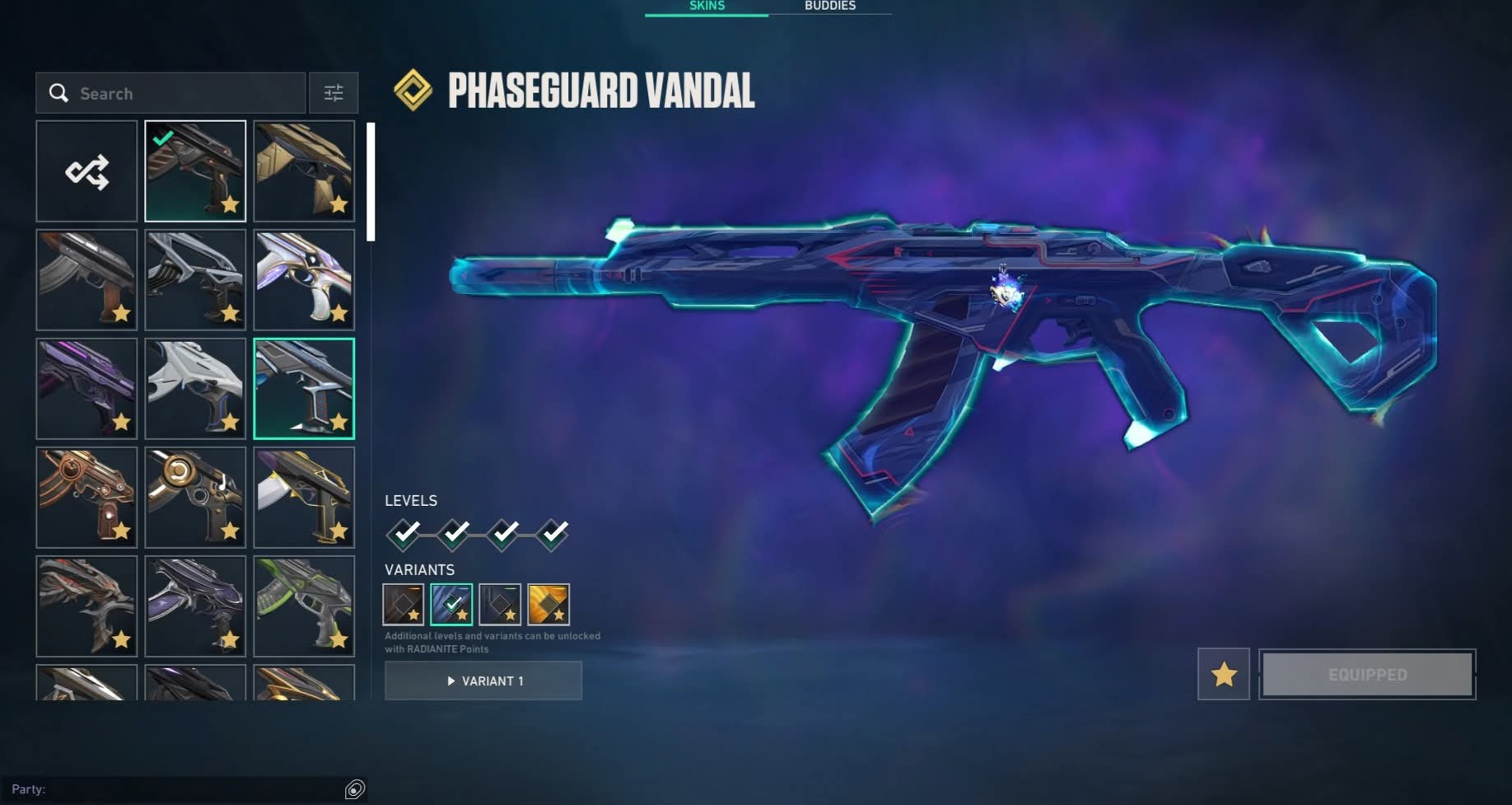The image size is (1512, 805).
Task: Select the first dark variant swatch
Action: [404, 604]
